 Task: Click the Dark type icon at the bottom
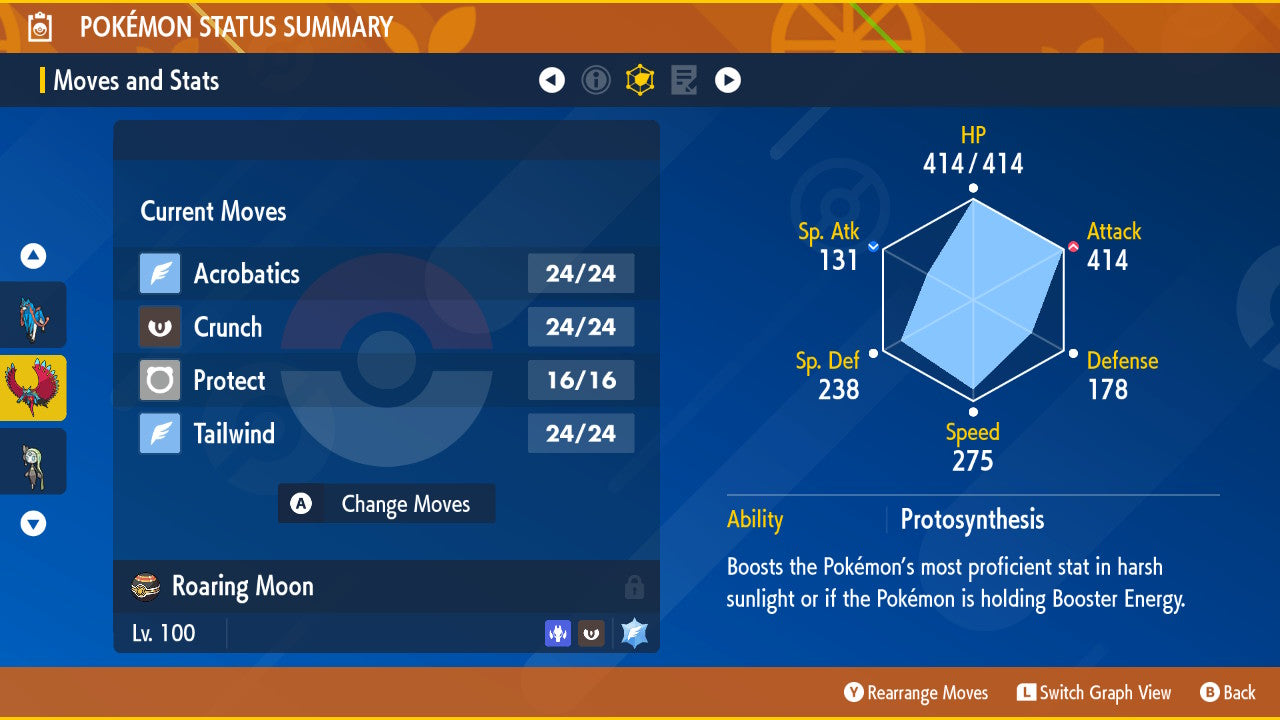[x=591, y=633]
